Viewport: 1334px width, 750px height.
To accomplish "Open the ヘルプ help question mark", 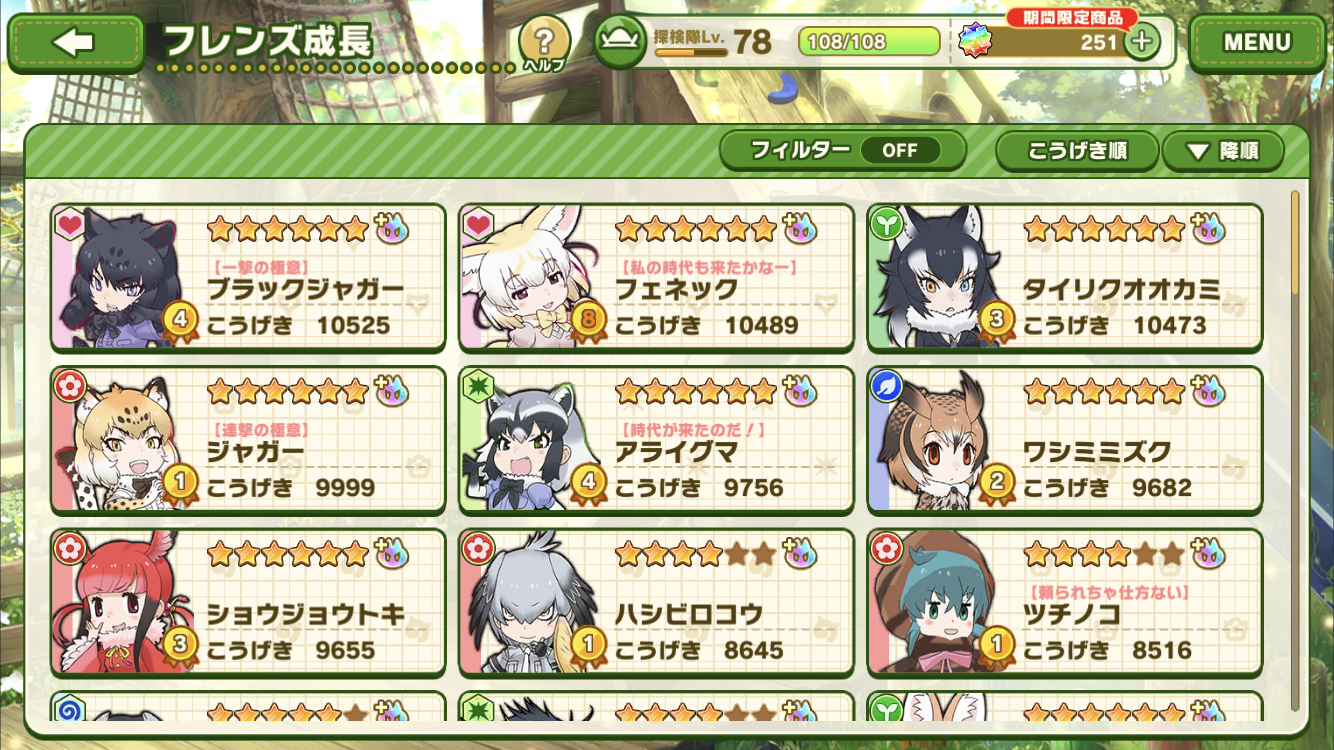I will tap(544, 44).
